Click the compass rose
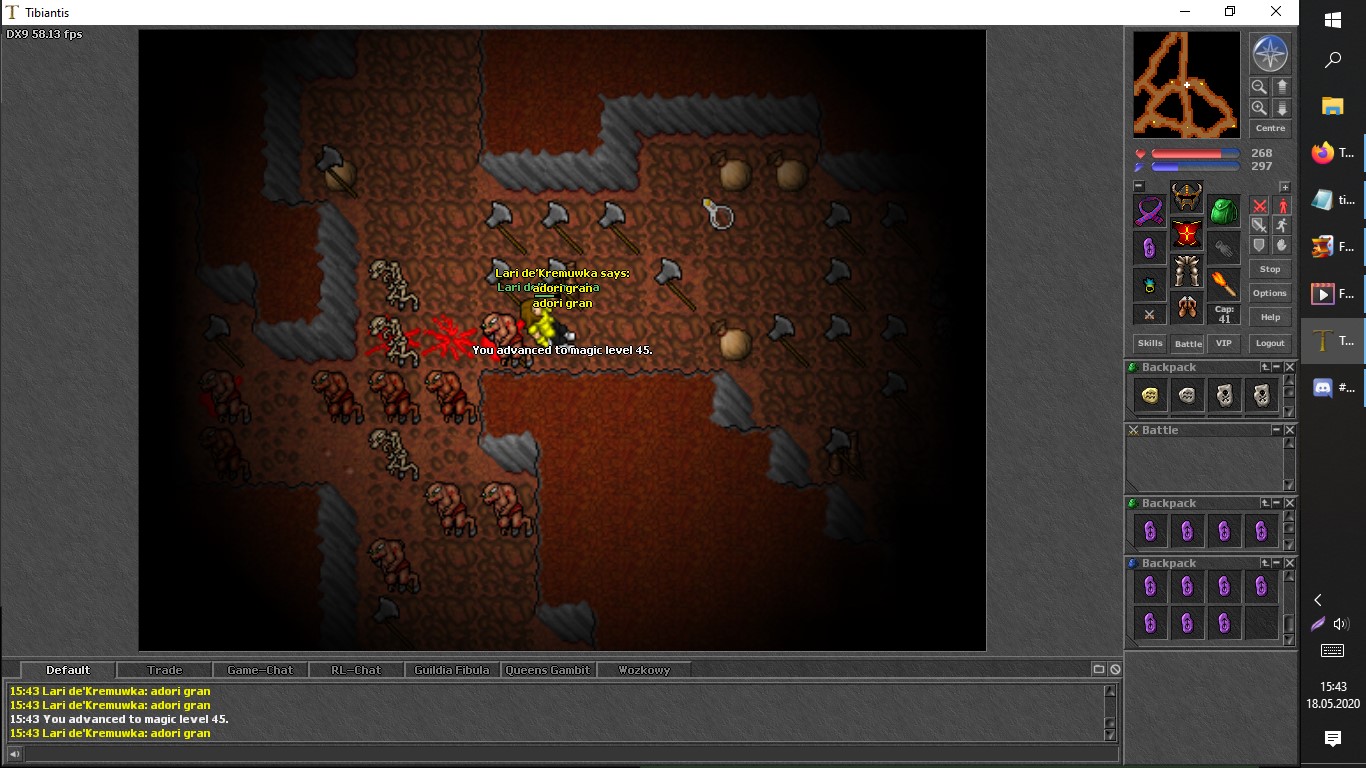 (1270, 53)
